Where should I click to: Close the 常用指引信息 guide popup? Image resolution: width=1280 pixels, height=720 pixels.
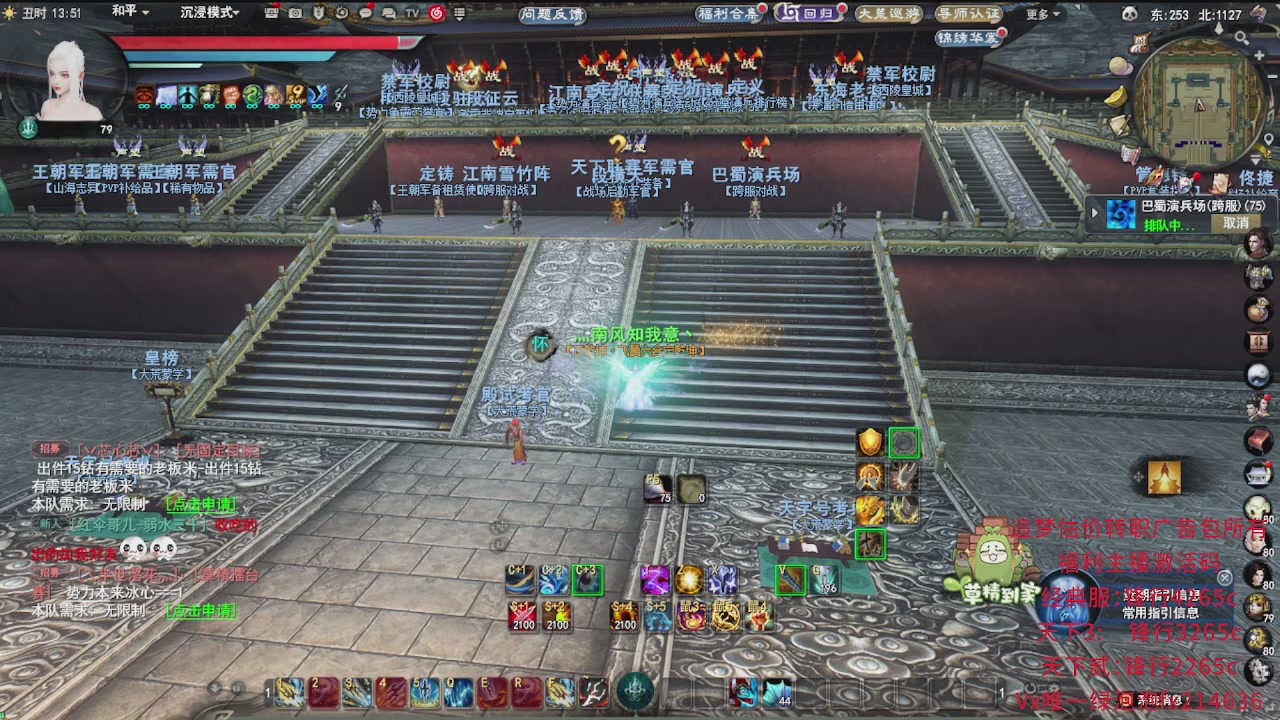(1225, 577)
